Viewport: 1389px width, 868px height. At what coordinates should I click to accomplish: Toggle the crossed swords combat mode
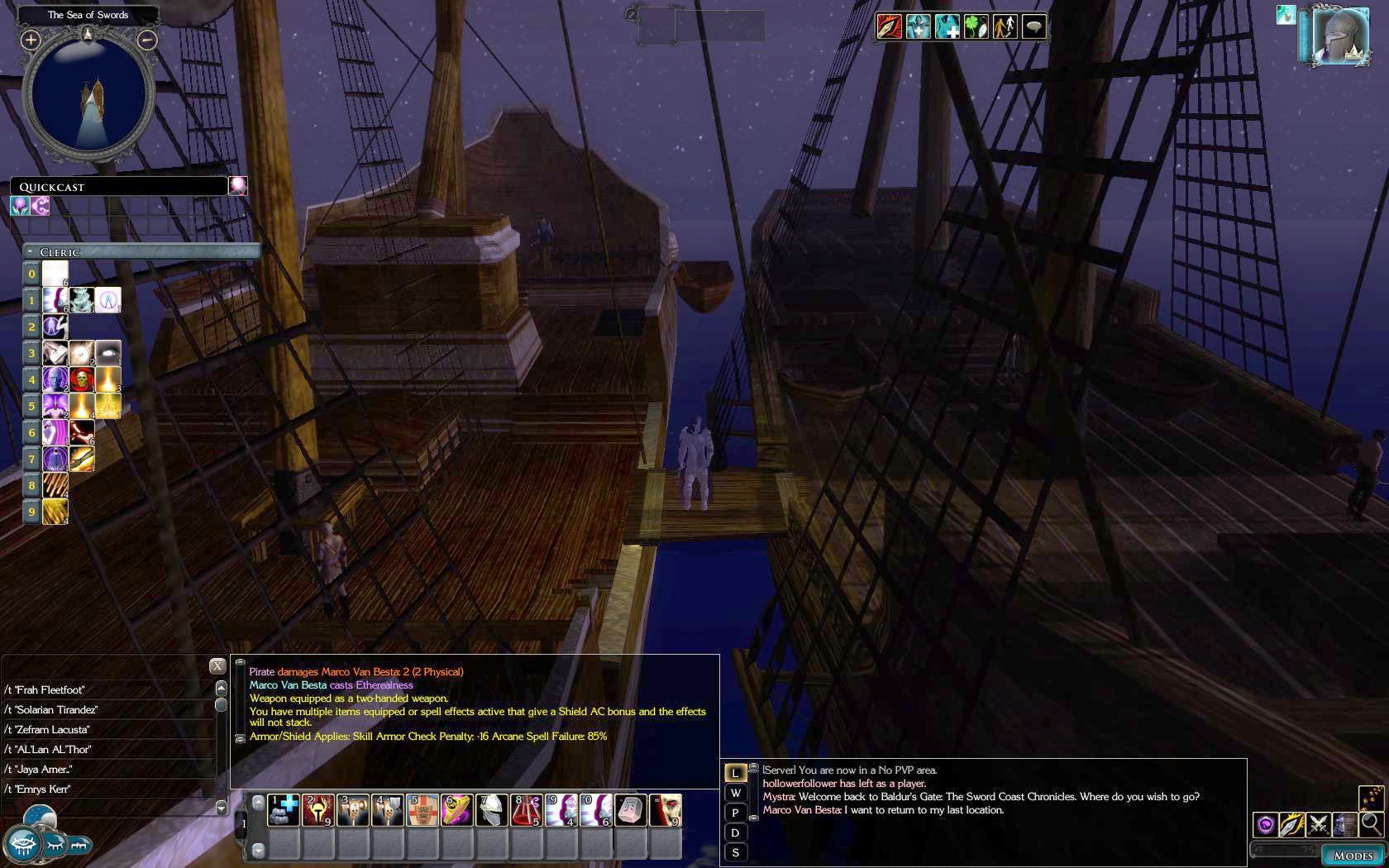click(x=1318, y=824)
